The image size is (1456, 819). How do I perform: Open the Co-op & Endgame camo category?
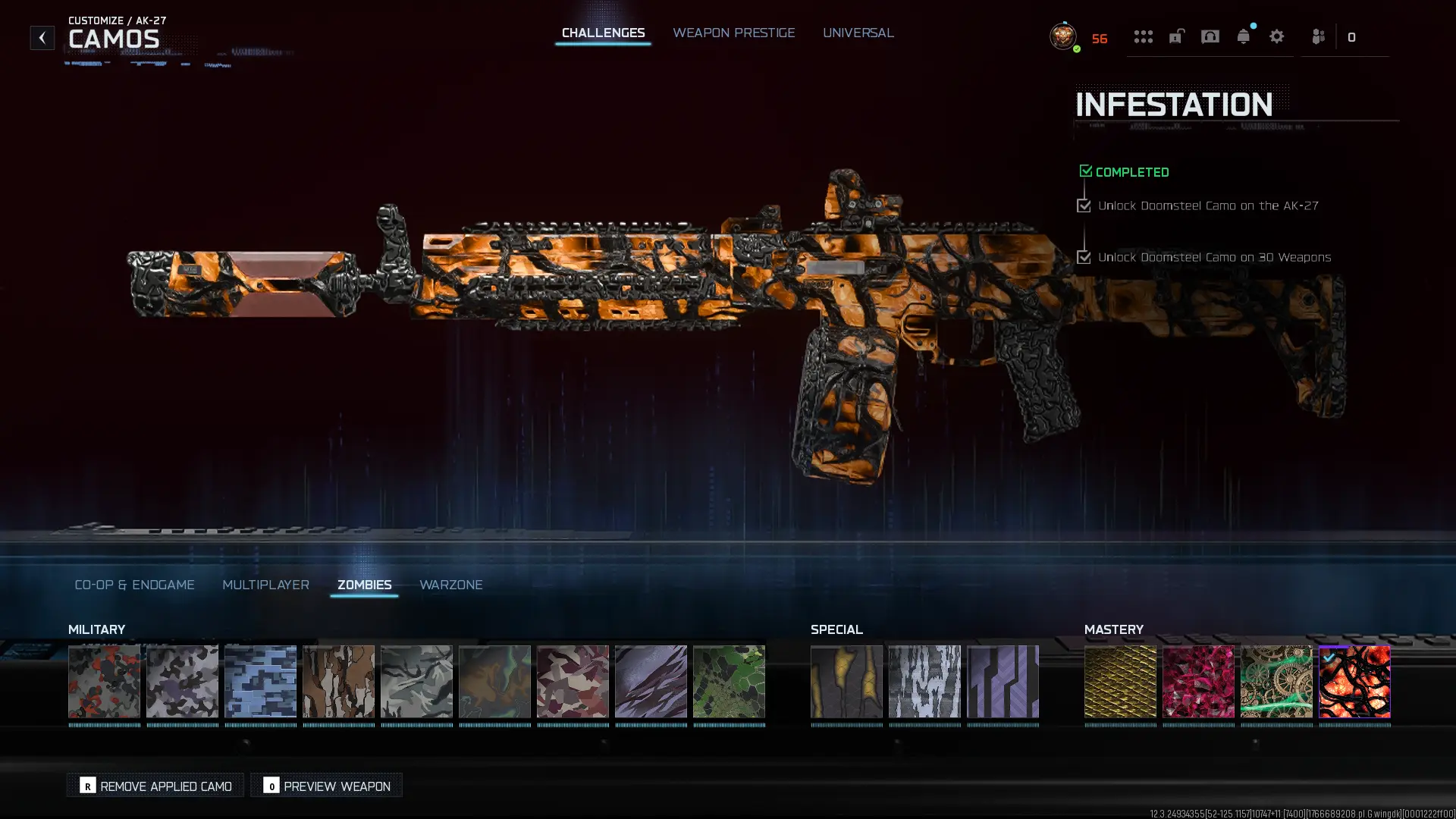134,585
